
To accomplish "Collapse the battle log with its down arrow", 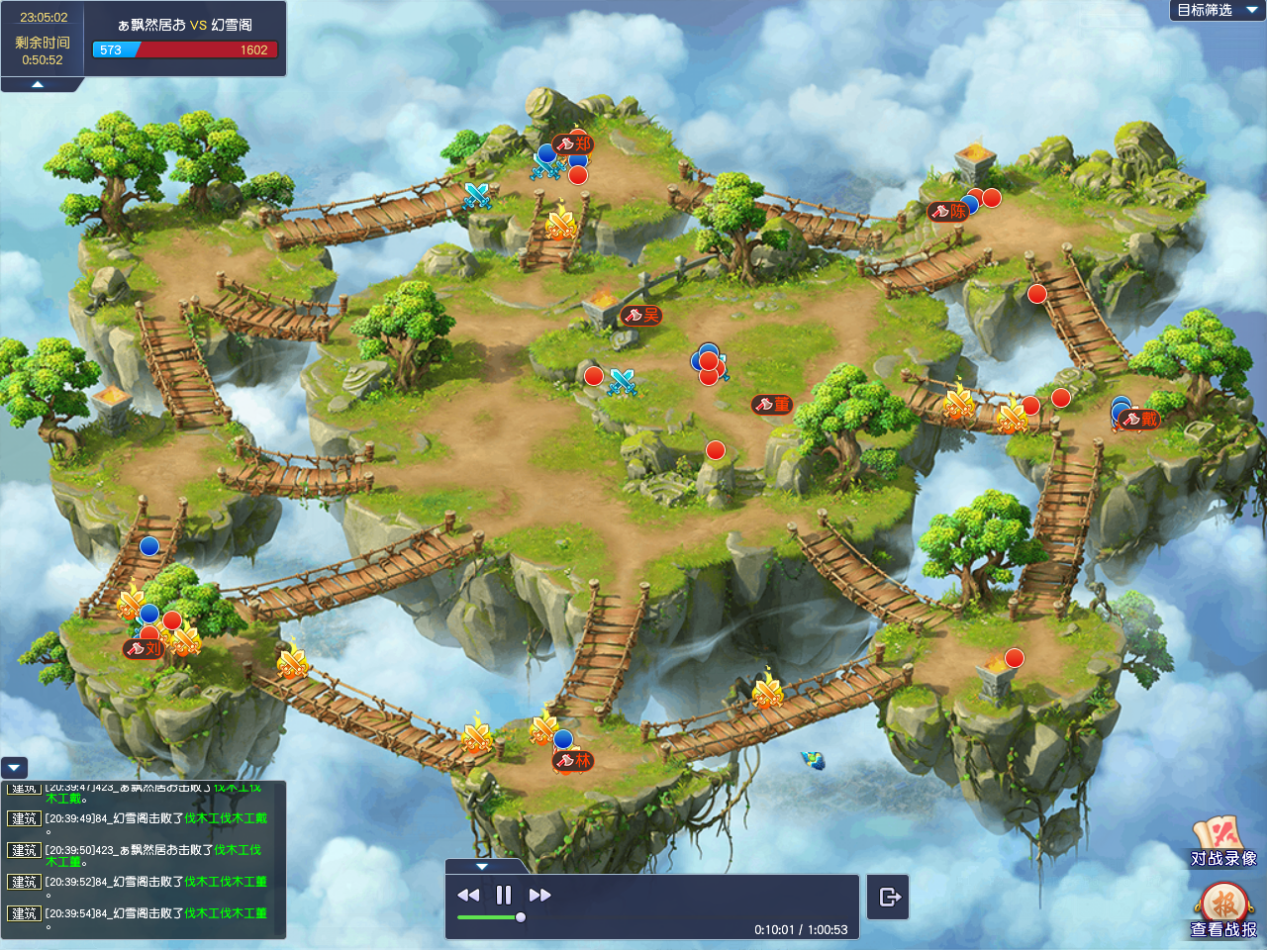I will click(14, 768).
